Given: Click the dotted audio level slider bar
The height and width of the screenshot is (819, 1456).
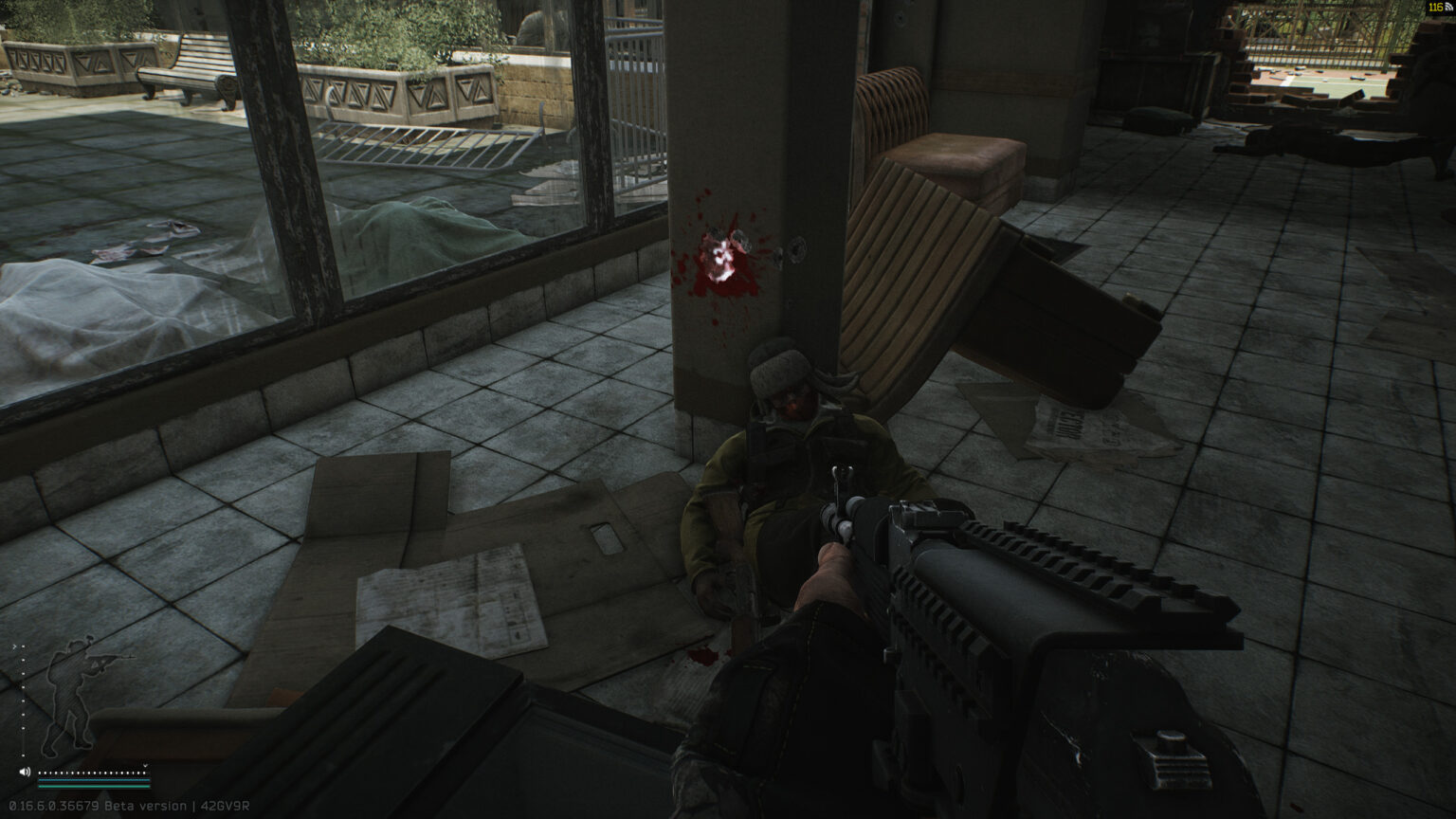Looking at the screenshot, I should pyautogui.click(x=91, y=773).
